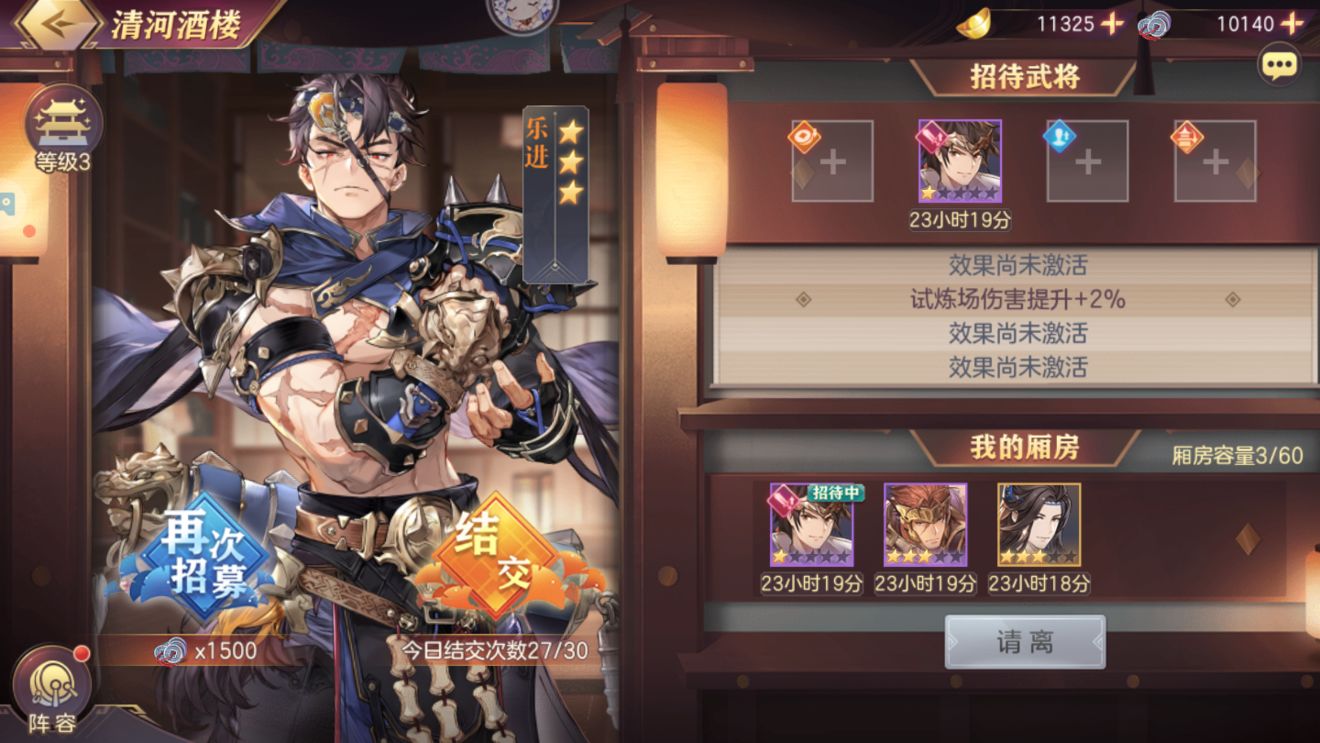Click the blue-diamond empty guest slot plus

pos(1086,160)
